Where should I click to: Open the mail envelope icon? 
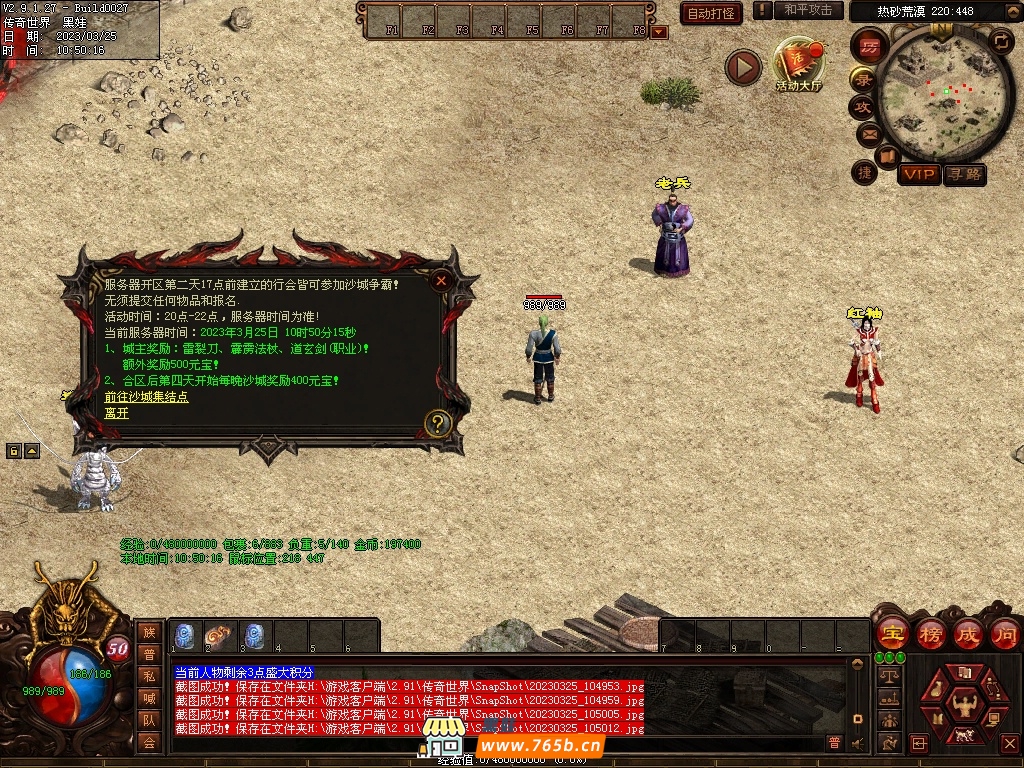pyautogui.click(x=867, y=134)
